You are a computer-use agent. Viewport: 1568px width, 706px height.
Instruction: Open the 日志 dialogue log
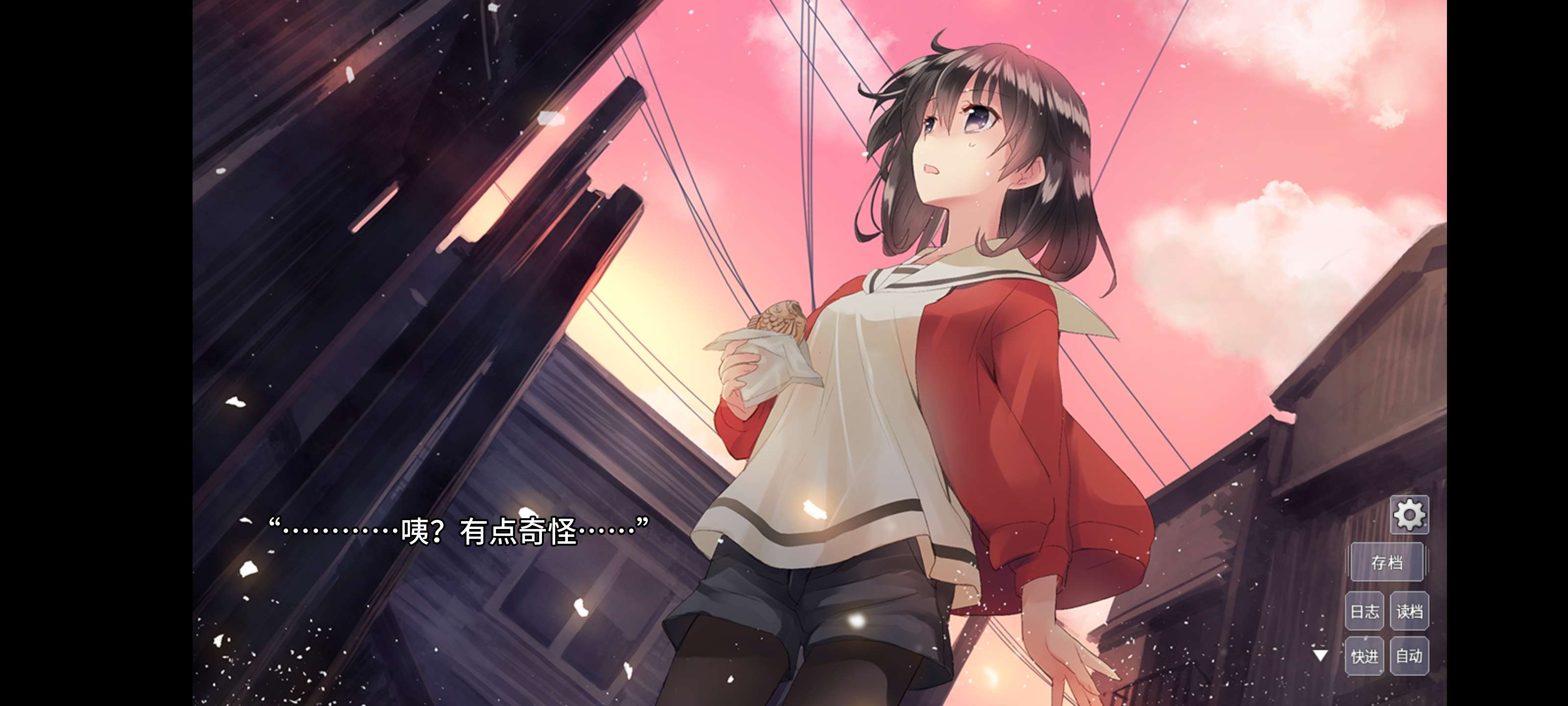pos(1364,611)
